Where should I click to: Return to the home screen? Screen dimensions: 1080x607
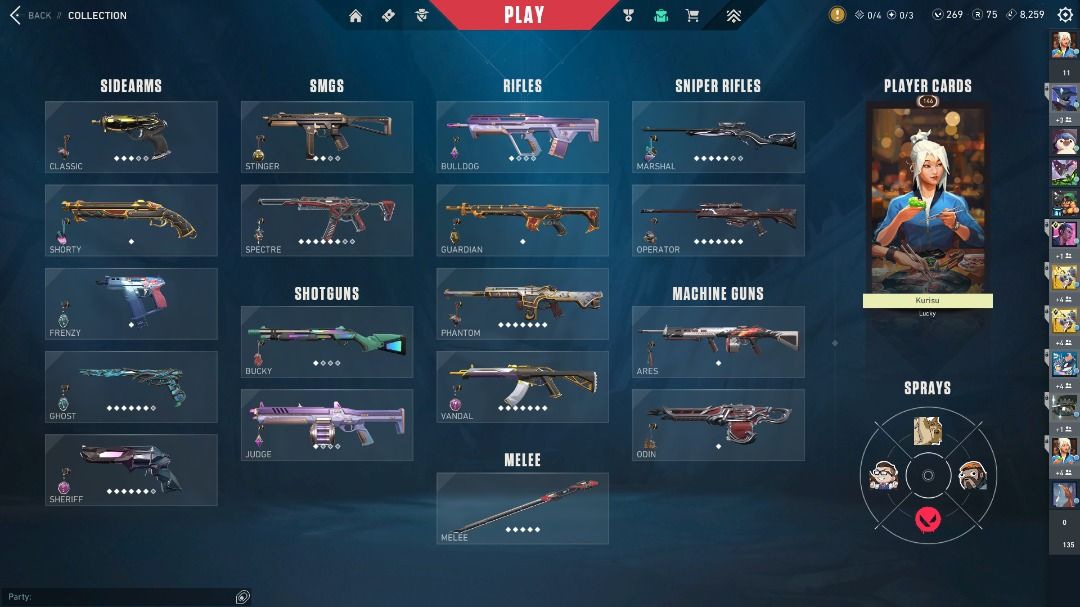point(355,15)
